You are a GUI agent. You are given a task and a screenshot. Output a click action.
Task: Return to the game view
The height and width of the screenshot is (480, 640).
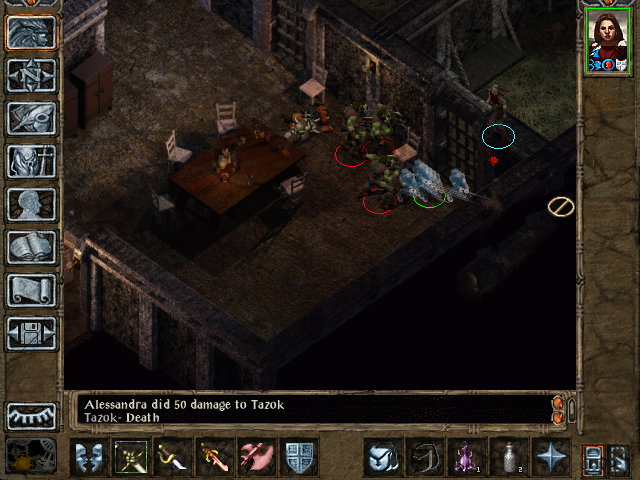pos(31,33)
